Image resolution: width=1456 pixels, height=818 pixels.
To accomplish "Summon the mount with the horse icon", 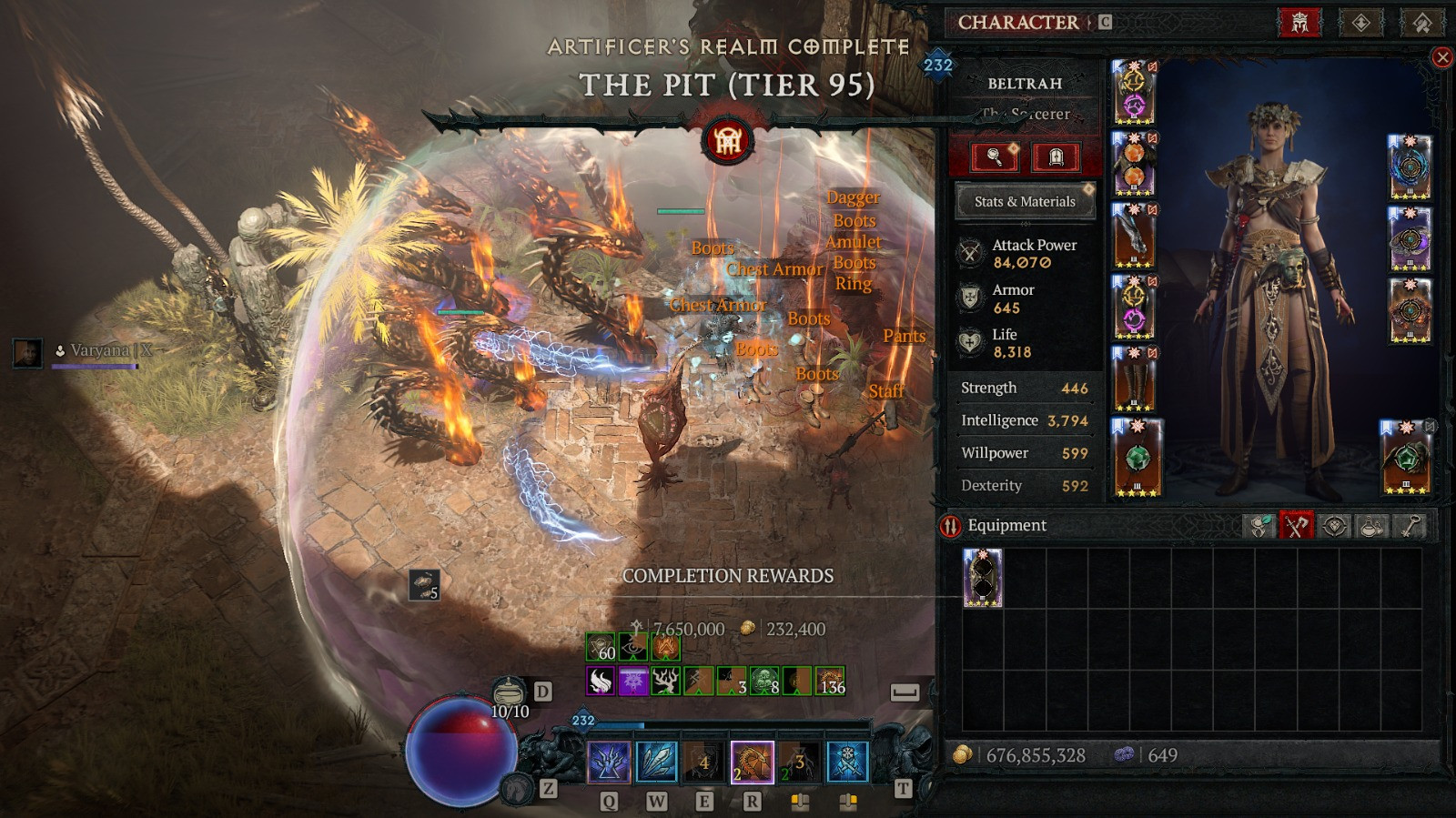I will (517, 788).
